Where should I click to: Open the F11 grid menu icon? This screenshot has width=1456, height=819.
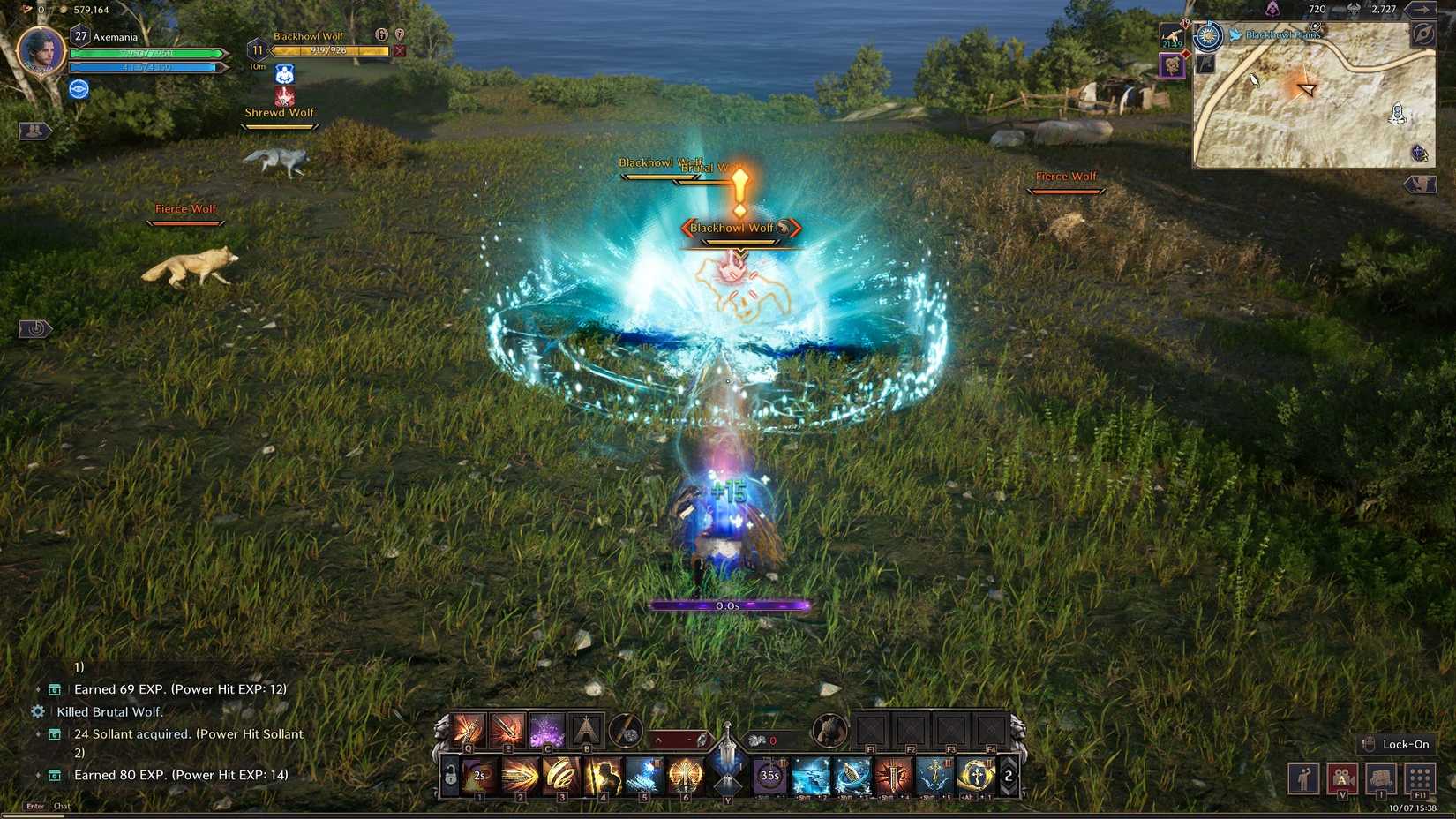(1419, 778)
